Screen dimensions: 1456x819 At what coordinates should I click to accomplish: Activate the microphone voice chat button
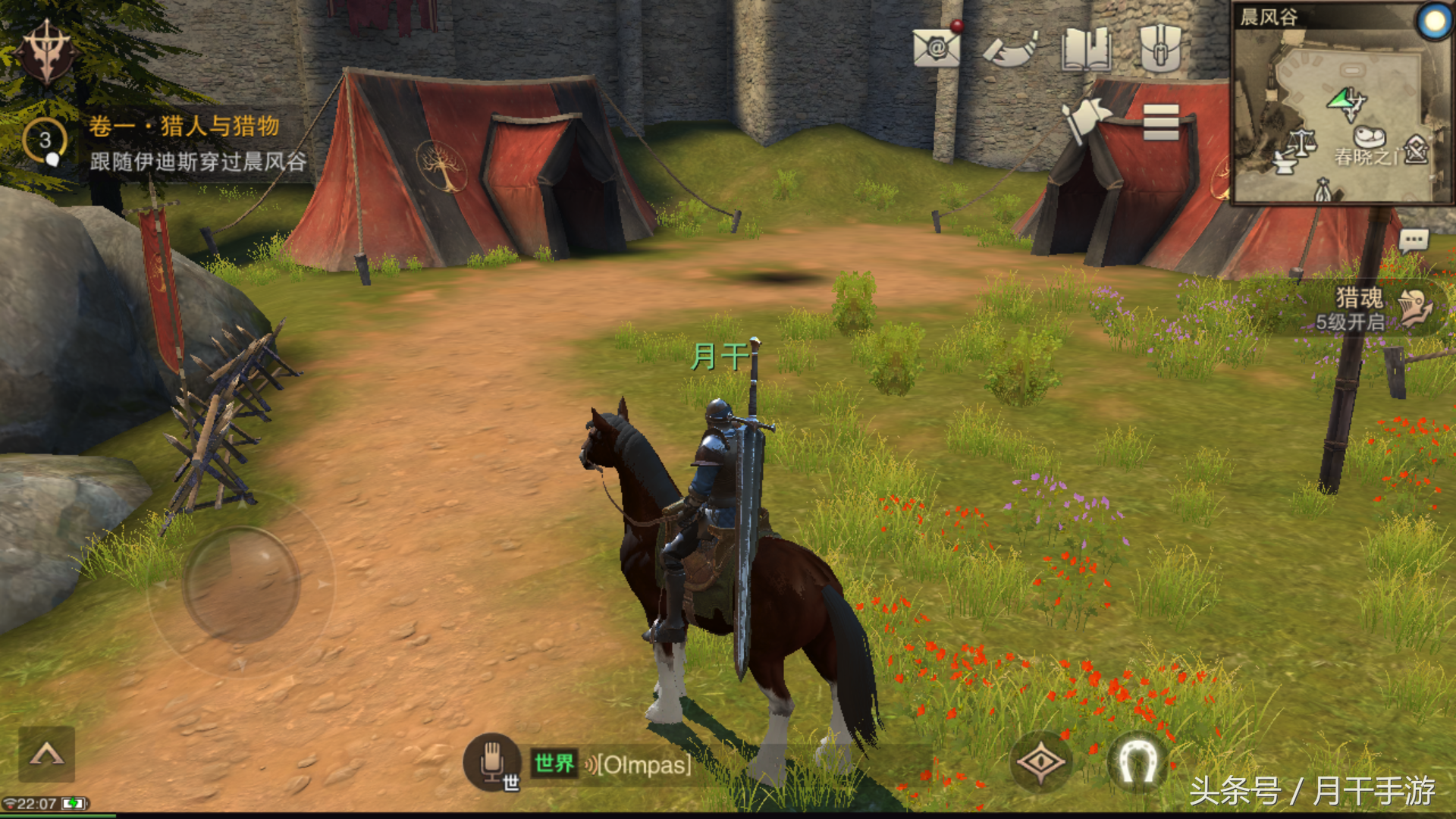pos(492,761)
